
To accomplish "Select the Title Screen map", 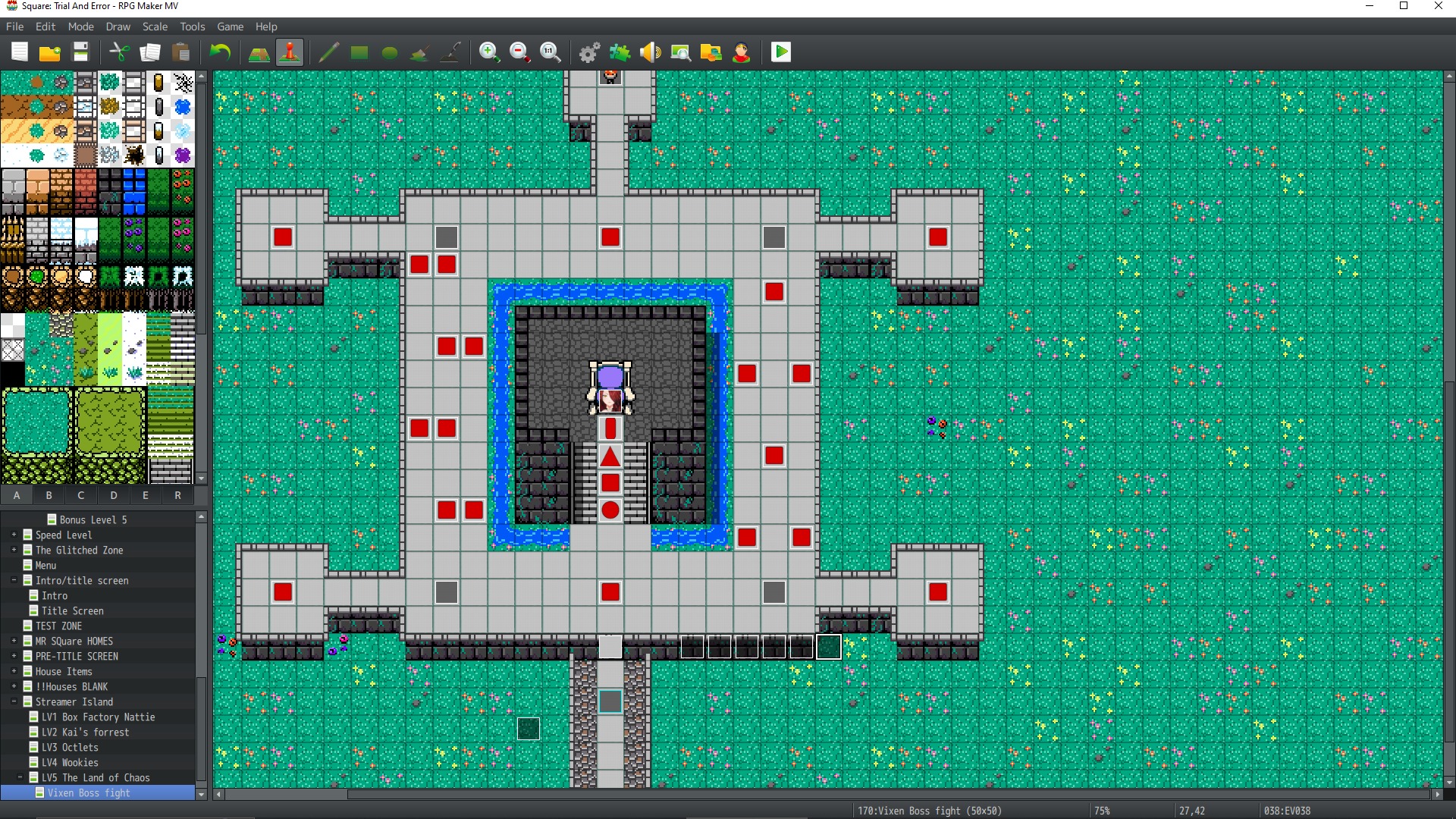I will click(x=72, y=611).
